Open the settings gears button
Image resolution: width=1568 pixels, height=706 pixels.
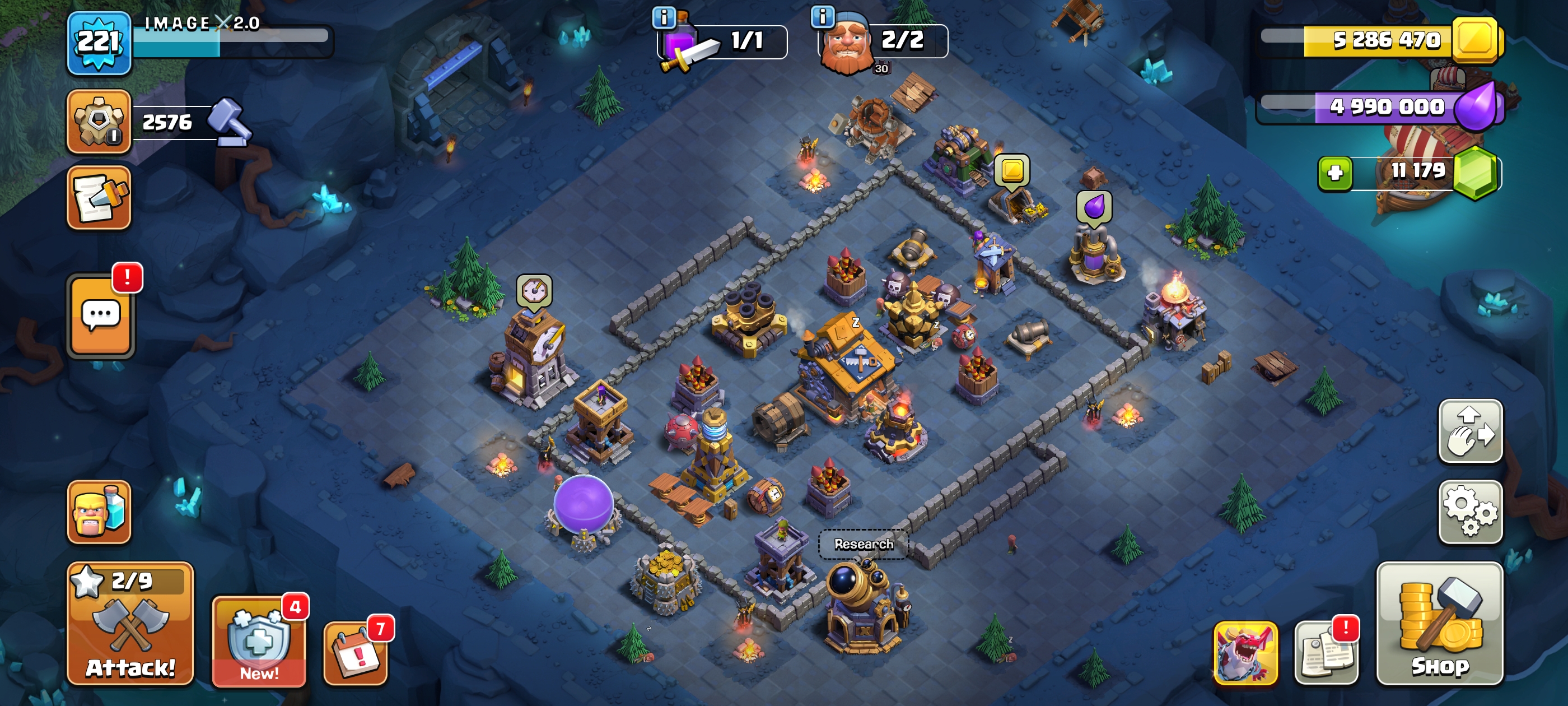1470,512
